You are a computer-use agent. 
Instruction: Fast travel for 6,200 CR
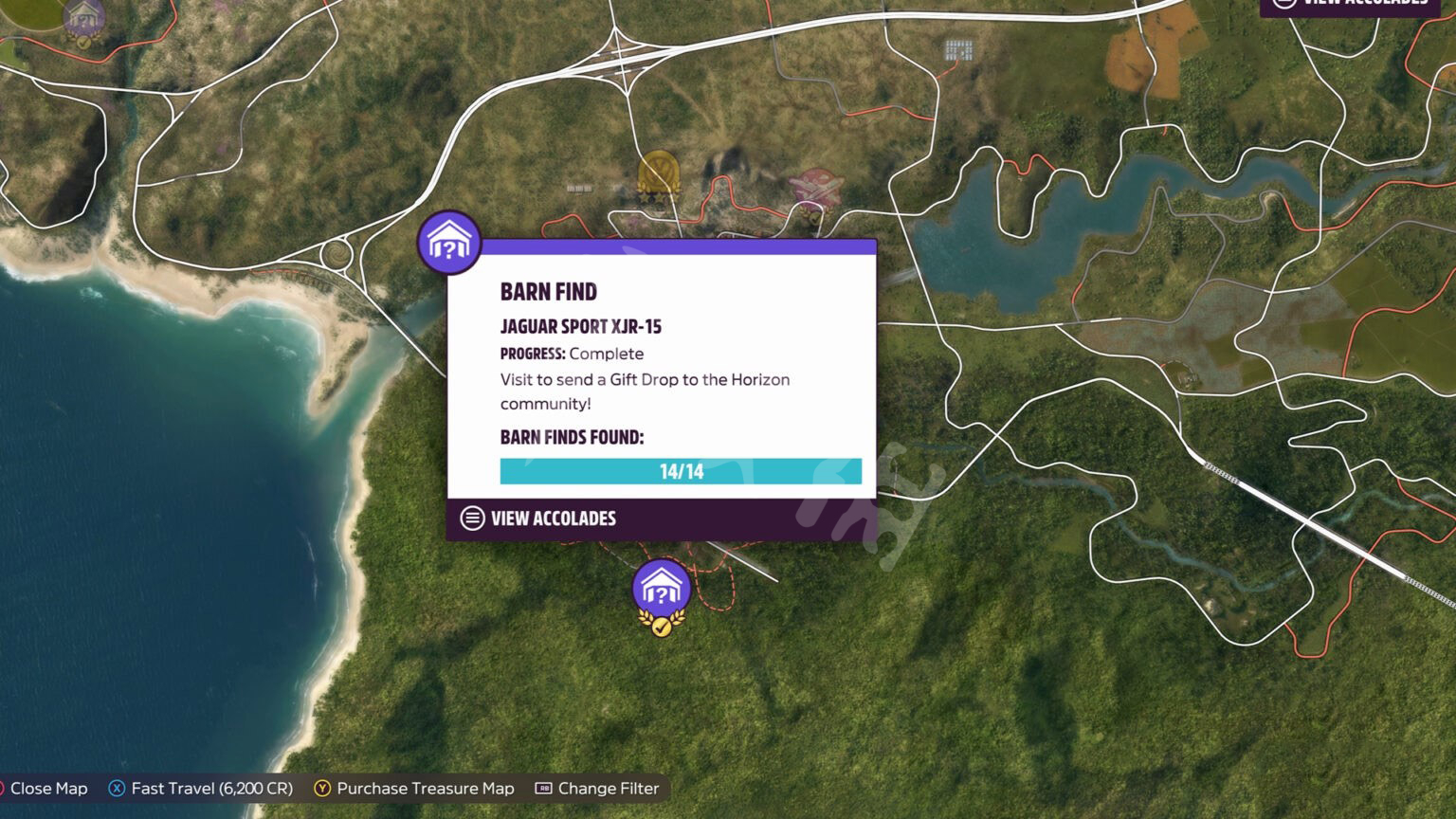tap(201, 789)
